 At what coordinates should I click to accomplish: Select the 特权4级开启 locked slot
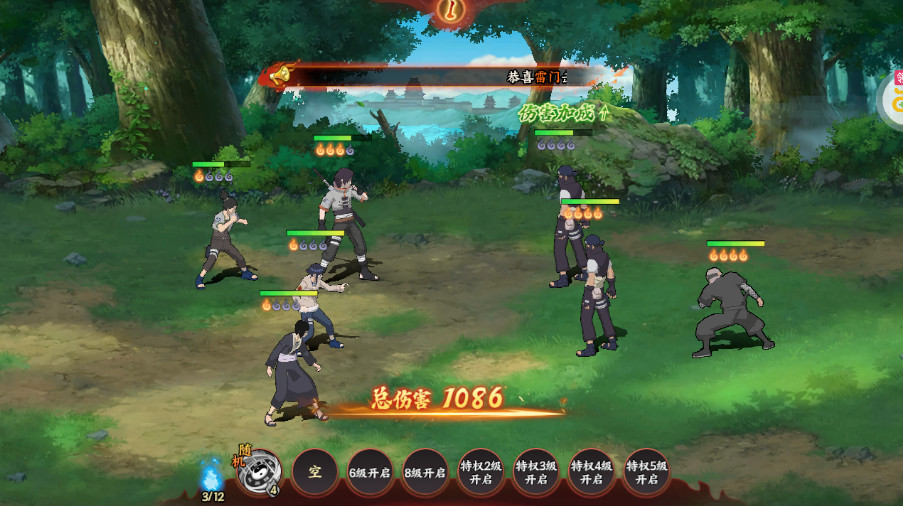591,472
